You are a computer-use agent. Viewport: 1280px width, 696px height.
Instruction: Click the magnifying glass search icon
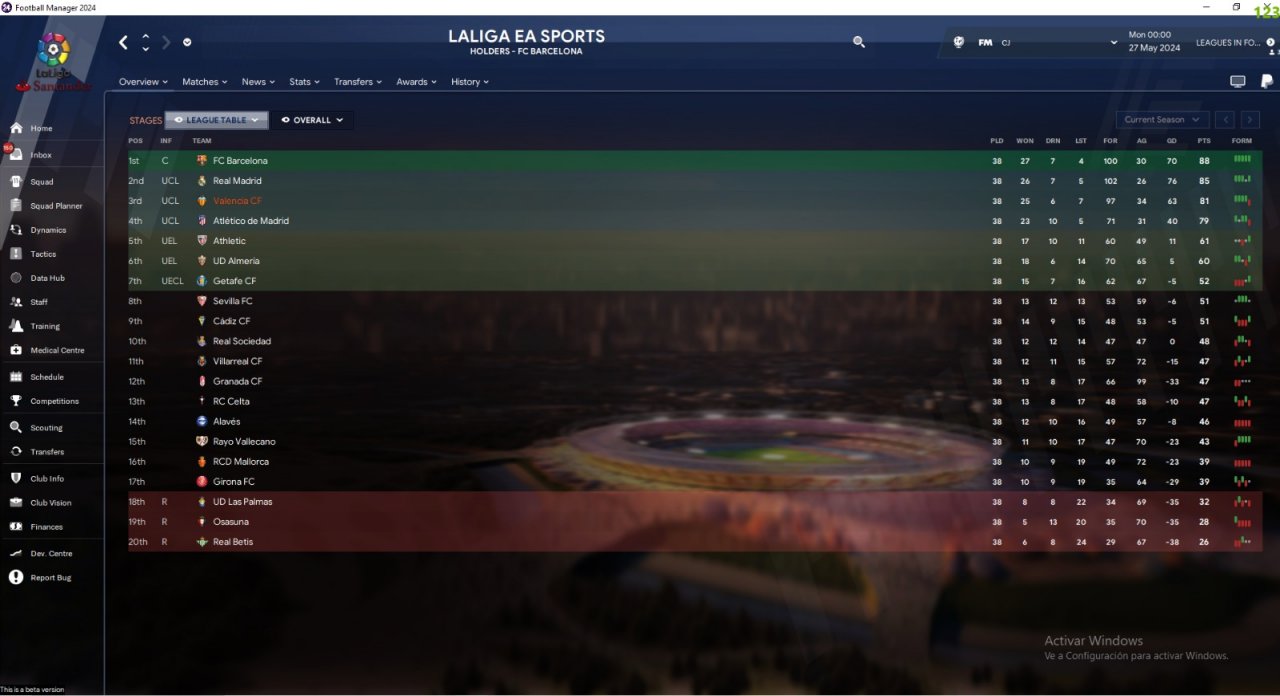858,42
